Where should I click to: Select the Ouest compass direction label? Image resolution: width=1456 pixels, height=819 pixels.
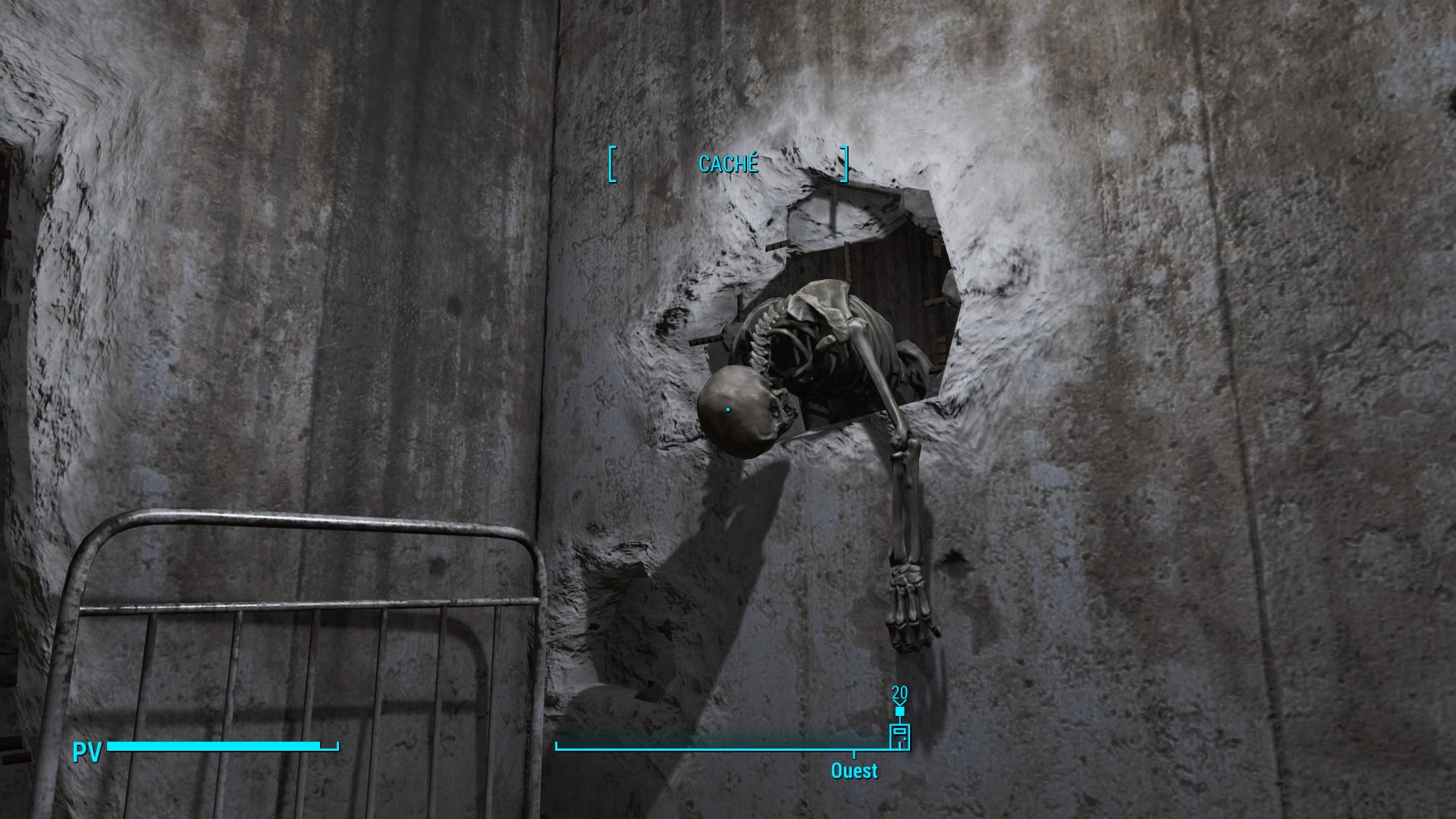click(x=854, y=771)
